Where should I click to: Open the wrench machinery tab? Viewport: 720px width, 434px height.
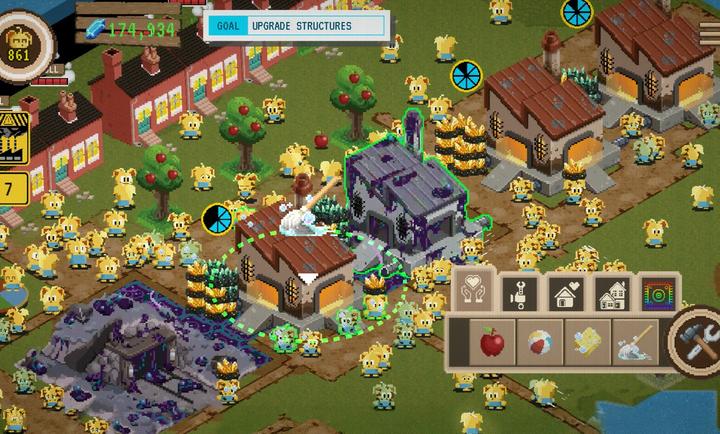point(520,292)
